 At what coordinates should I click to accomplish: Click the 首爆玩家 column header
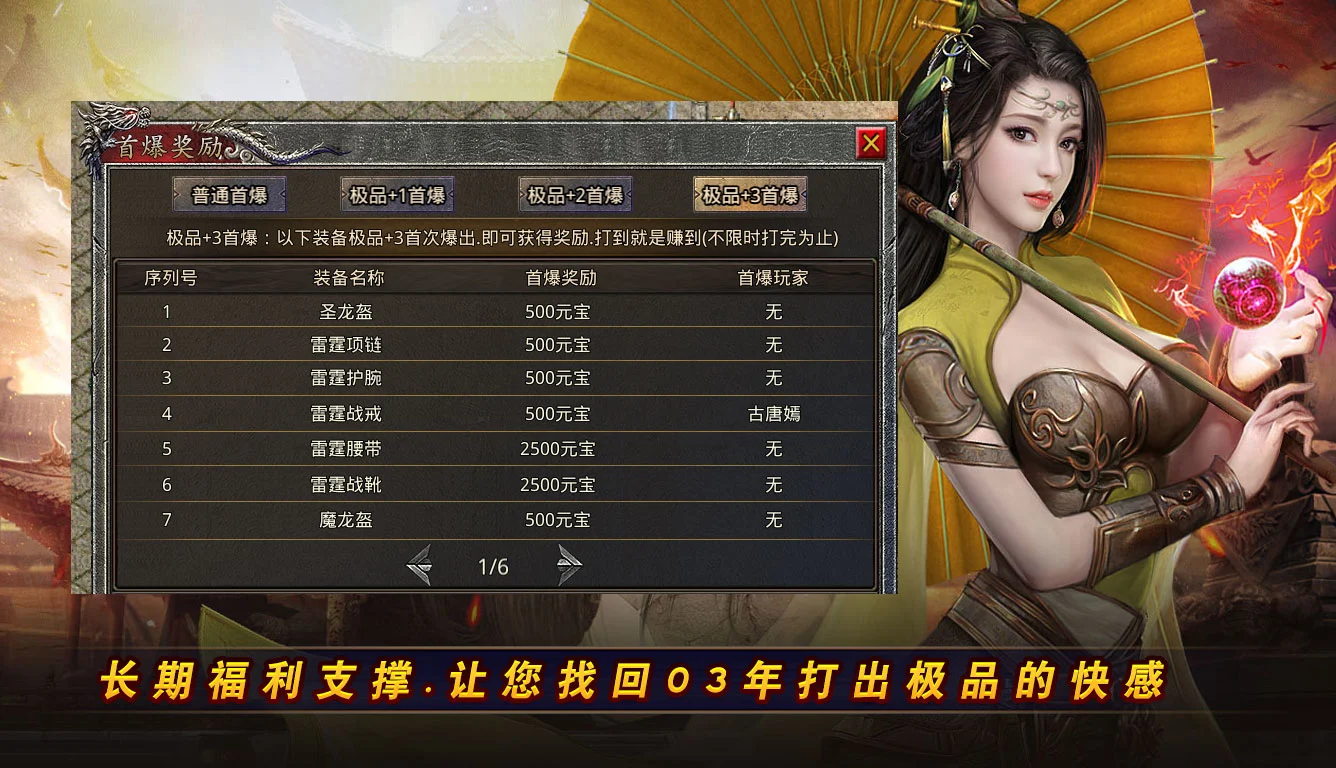pyautogui.click(x=773, y=278)
